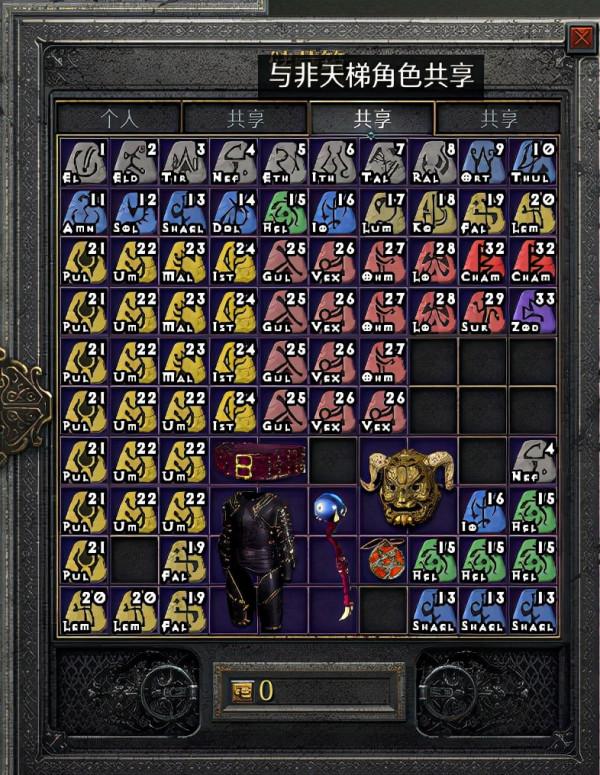Pick the Tal rune
This screenshot has height=775, width=600.
384,161
